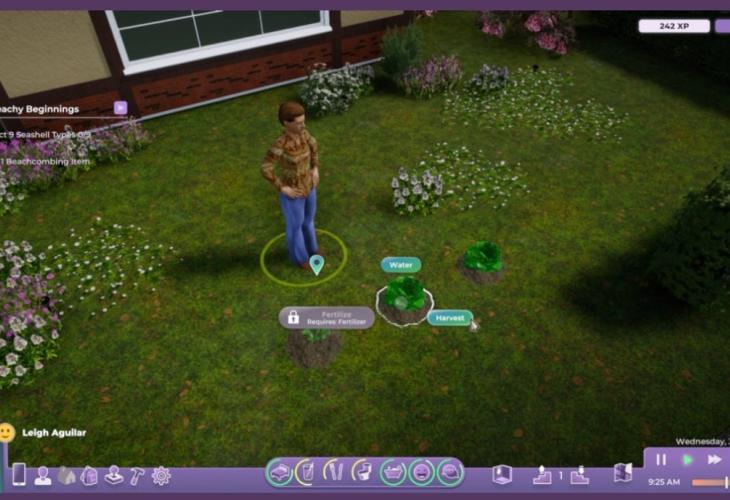Viewport: 730px width, 500px height.
Task: Expand the Peachy Beginnings quest tracker
Action: 120,108
